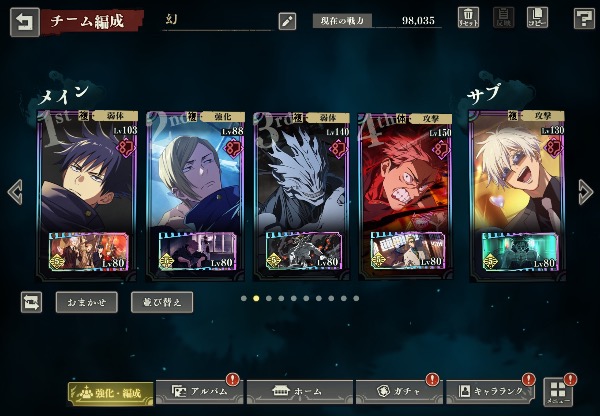Open the メニュー grid menu button
Screen dimensions: 600x416
[558, 391]
